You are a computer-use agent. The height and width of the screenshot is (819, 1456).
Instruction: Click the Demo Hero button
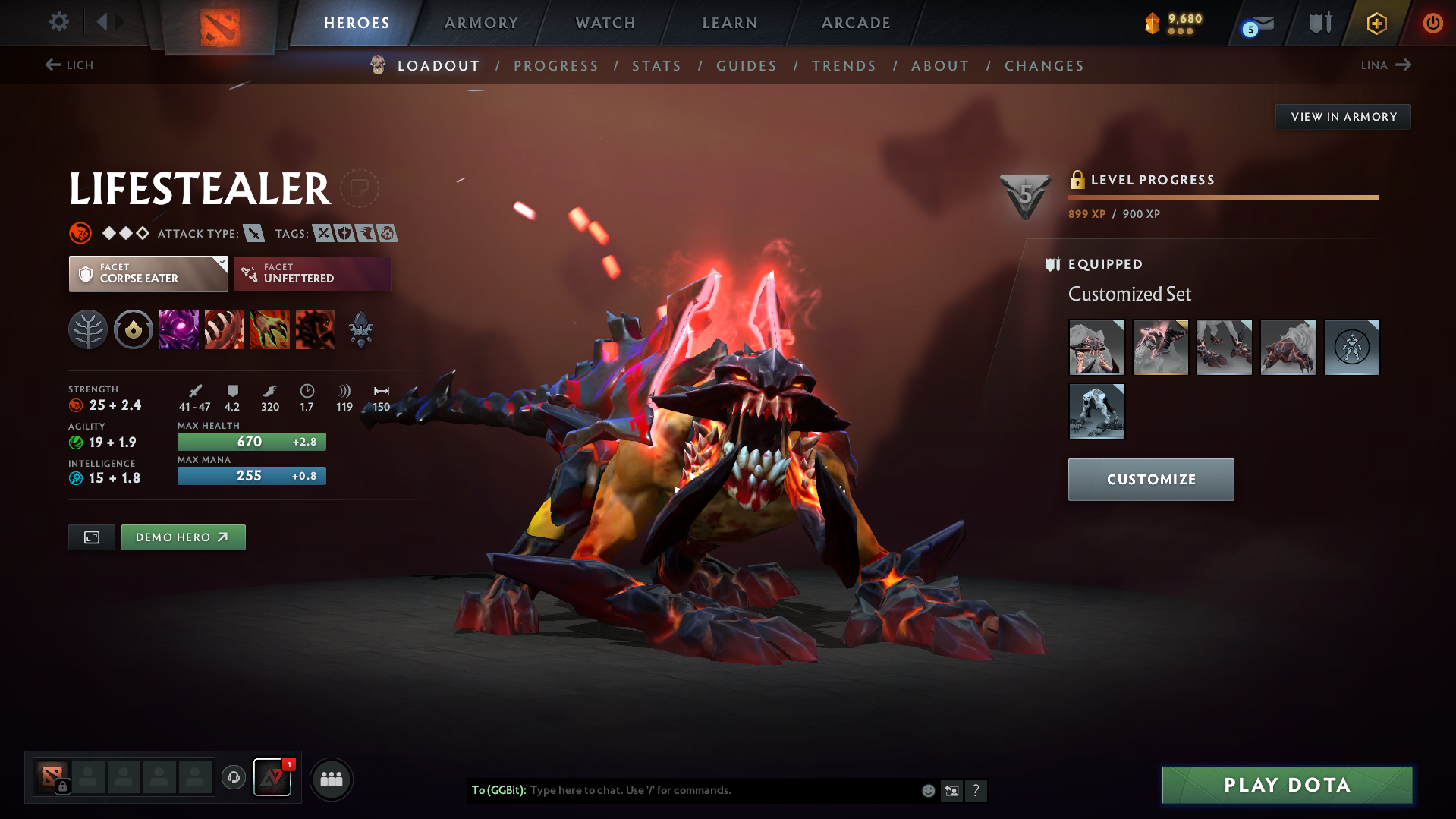(183, 537)
